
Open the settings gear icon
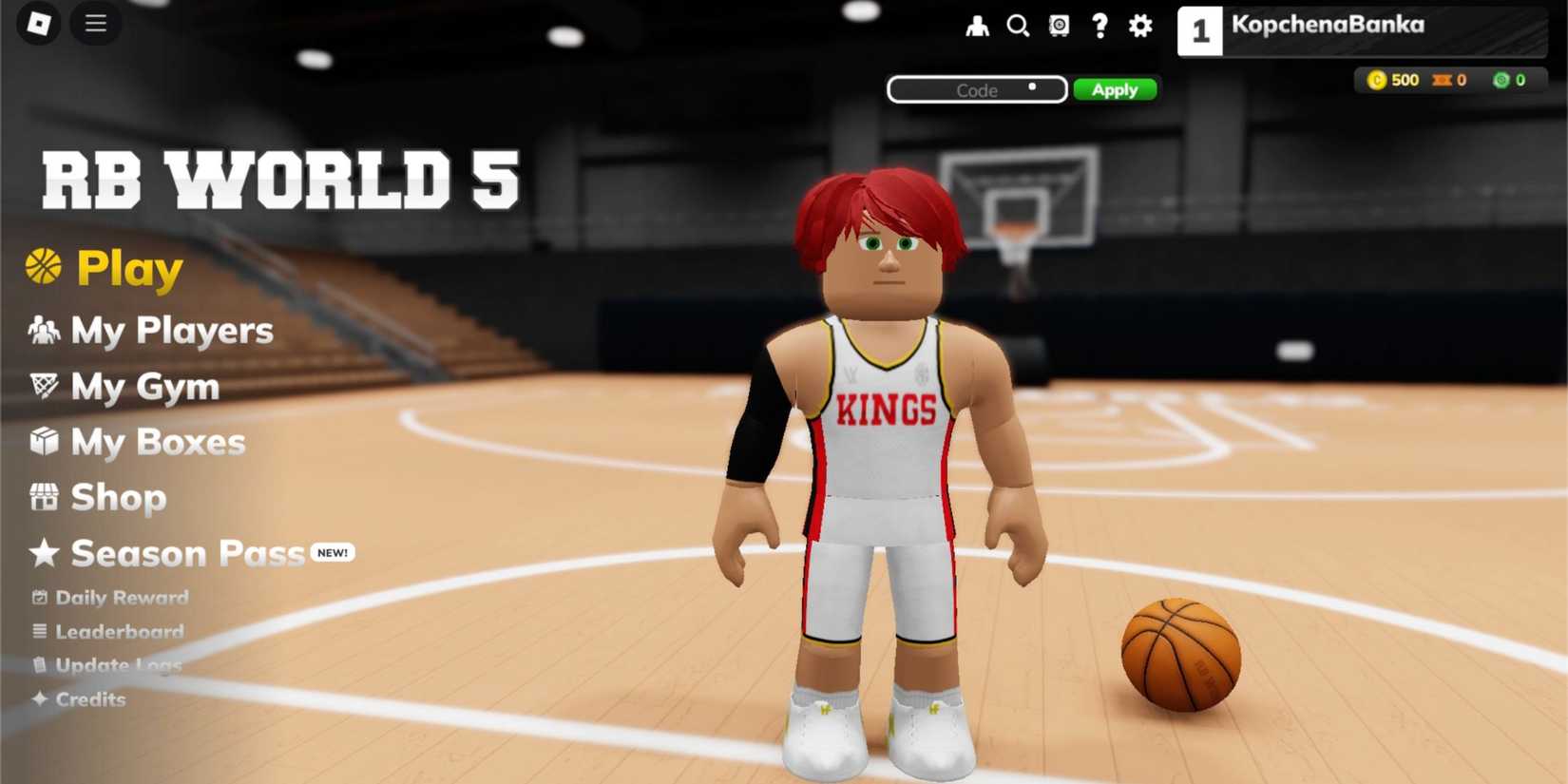(x=1138, y=27)
